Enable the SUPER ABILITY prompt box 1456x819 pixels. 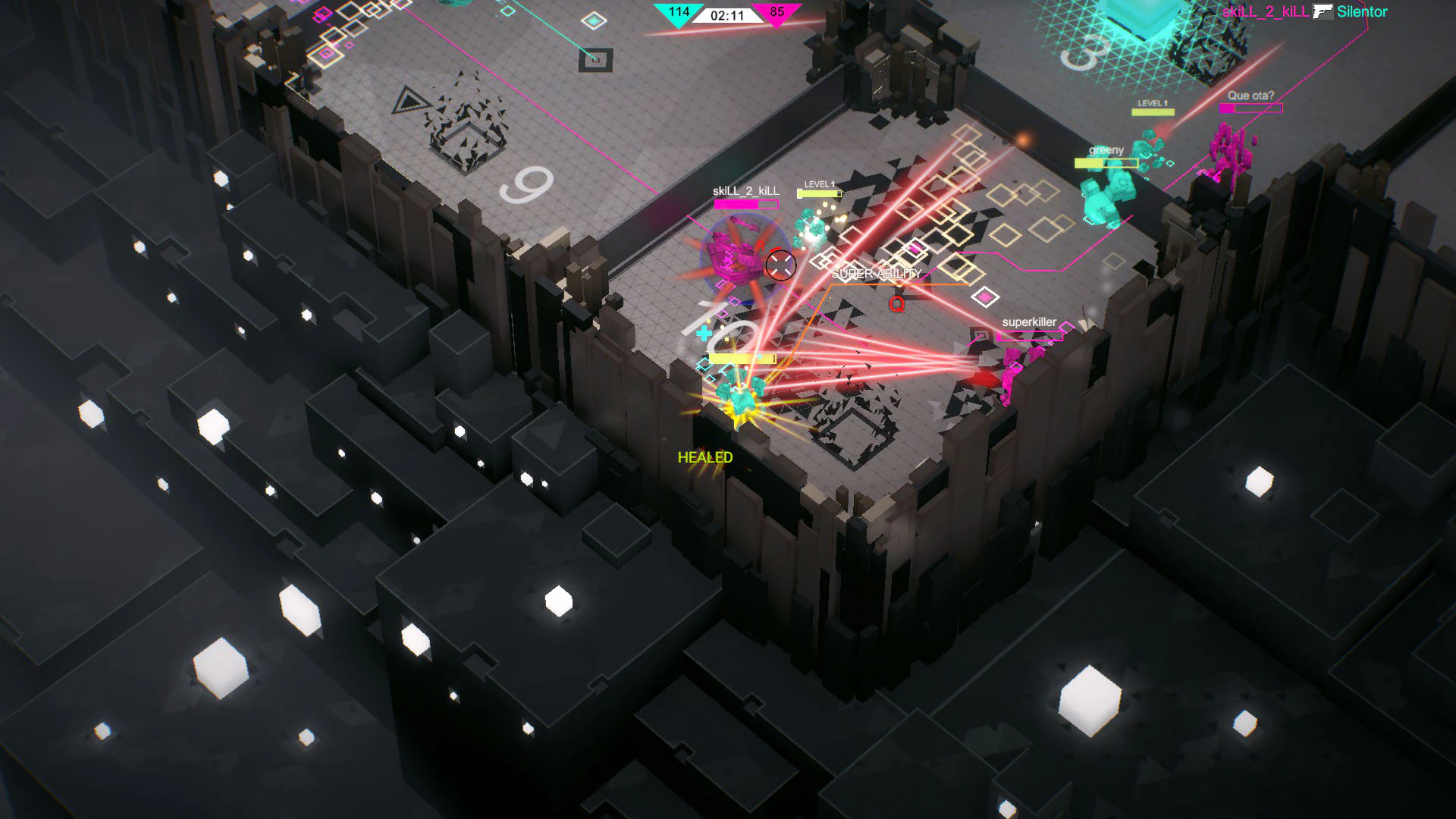click(x=876, y=273)
